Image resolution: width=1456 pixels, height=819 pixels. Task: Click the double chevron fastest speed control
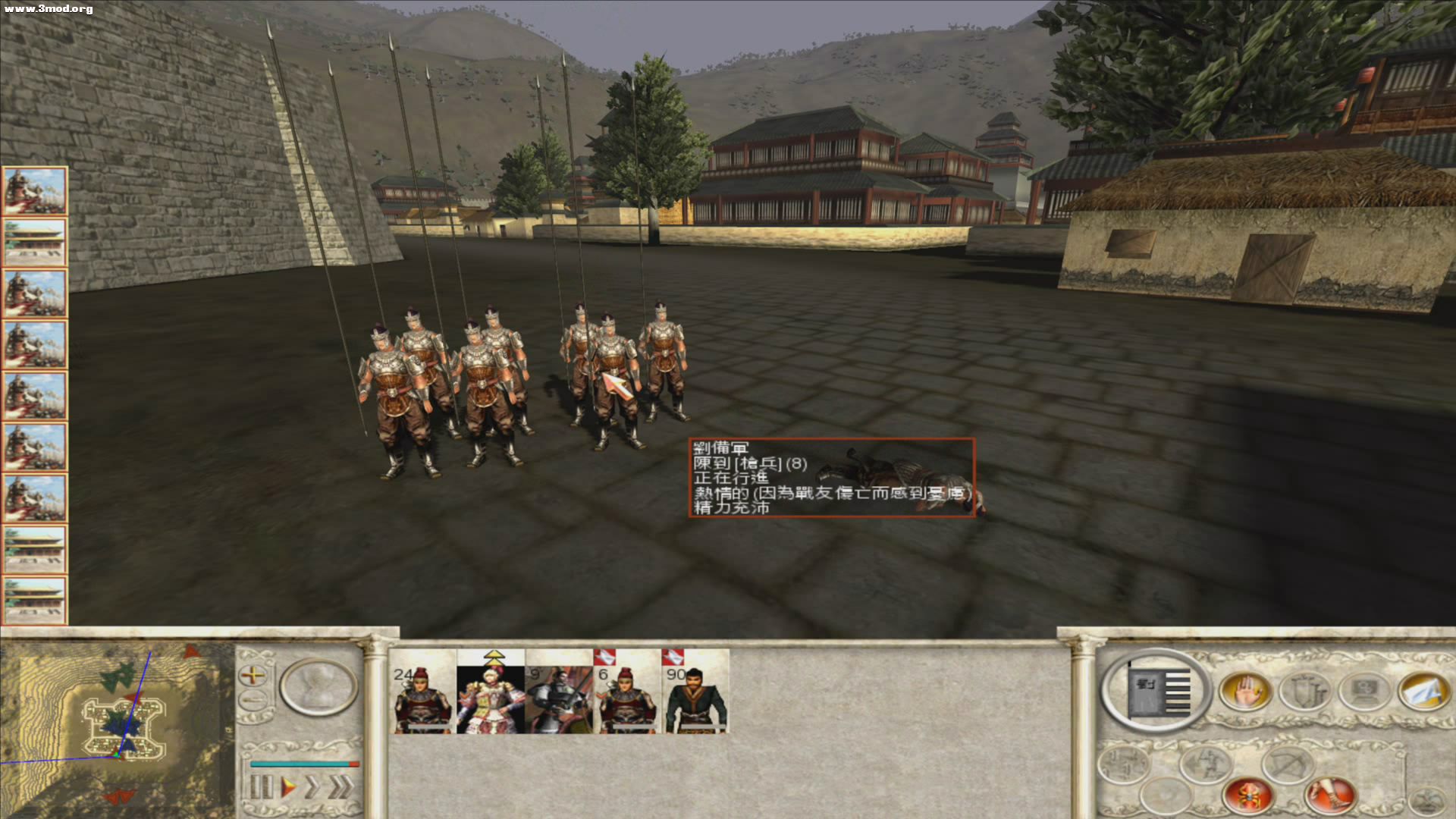point(339,786)
